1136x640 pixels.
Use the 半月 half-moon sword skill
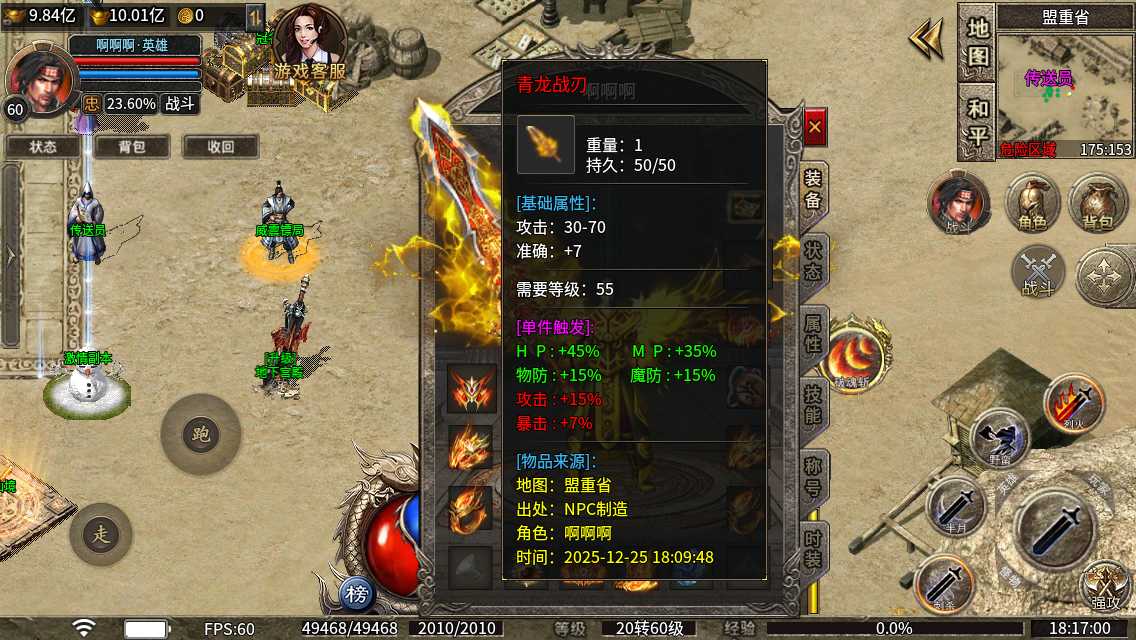[x=955, y=507]
